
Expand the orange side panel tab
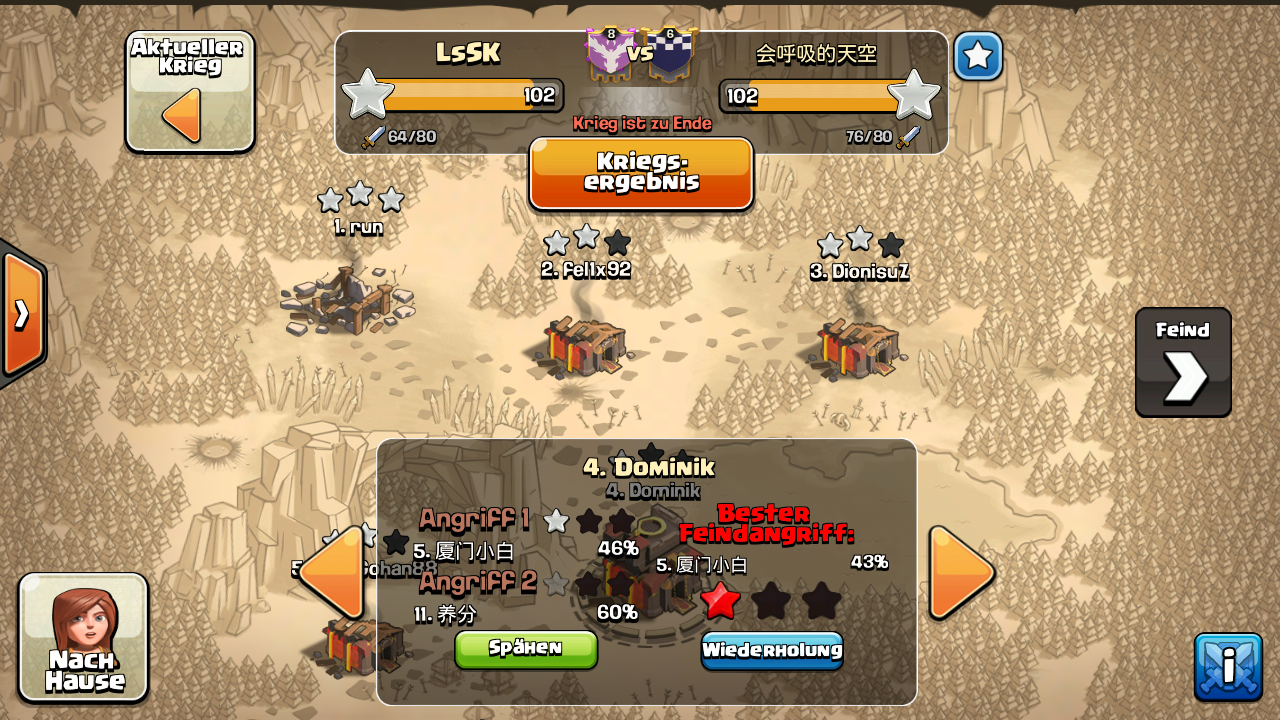pos(22,314)
